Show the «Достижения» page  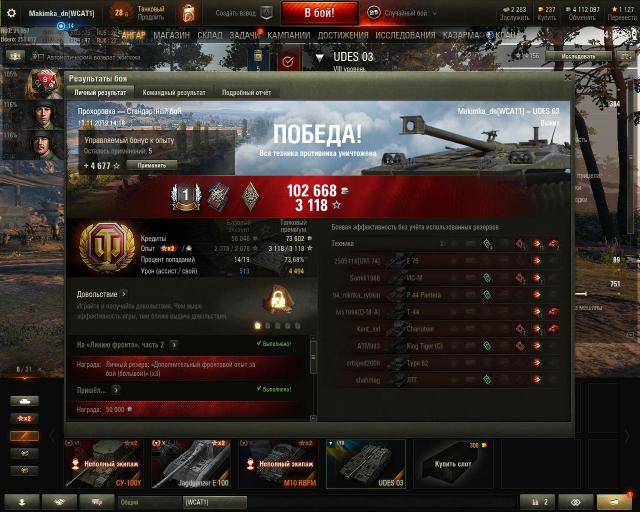coord(343,34)
